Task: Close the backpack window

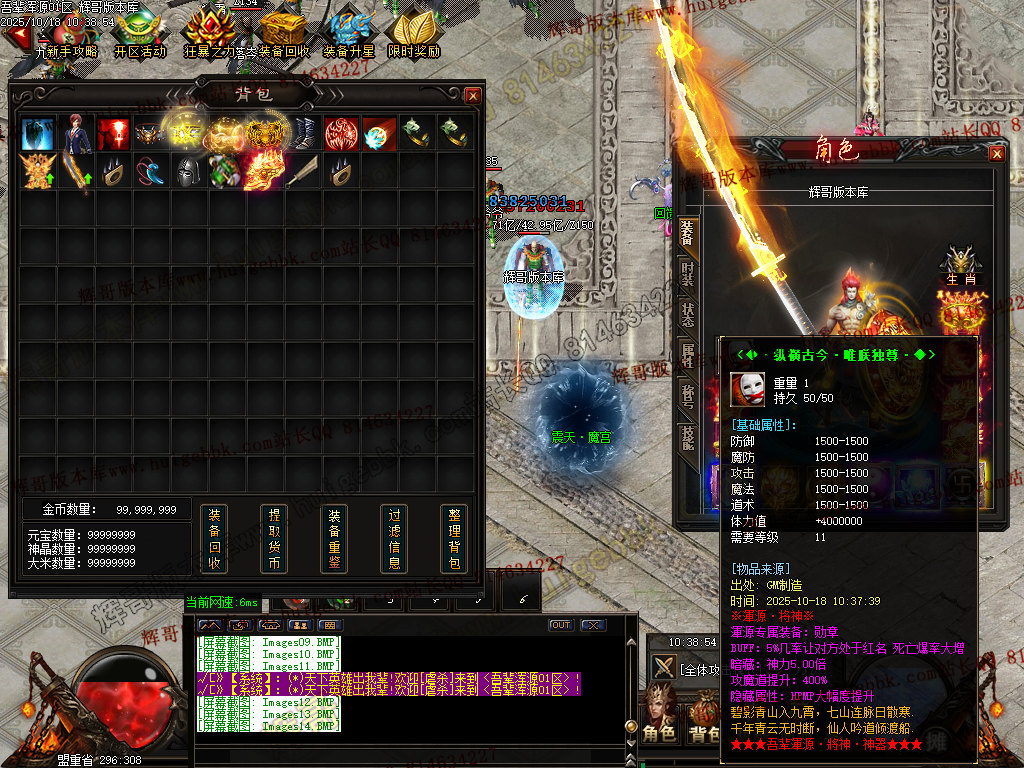Action: coord(473,95)
